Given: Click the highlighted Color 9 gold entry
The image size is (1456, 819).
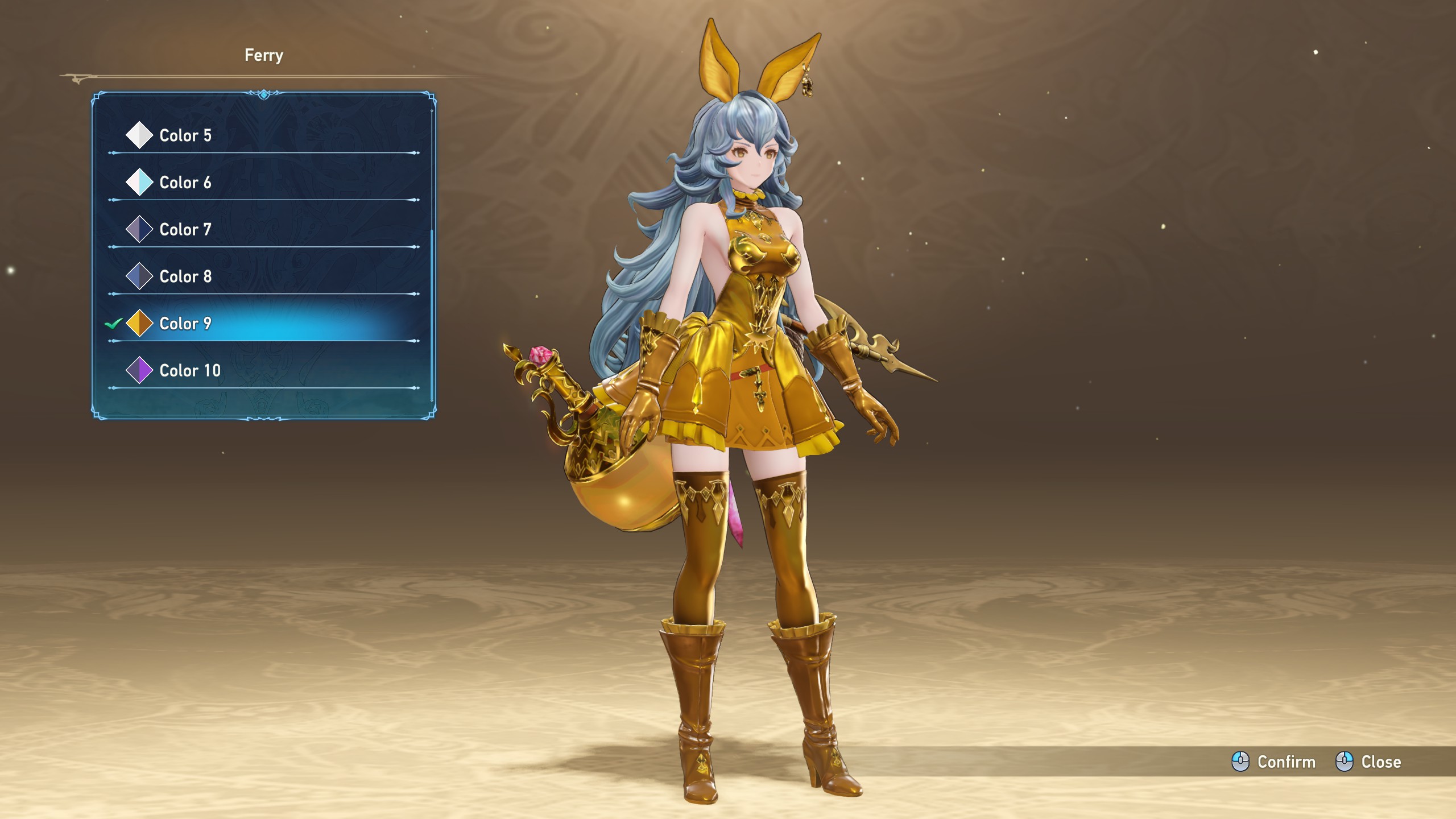Looking at the screenshot, I should [x=185, y=324].
